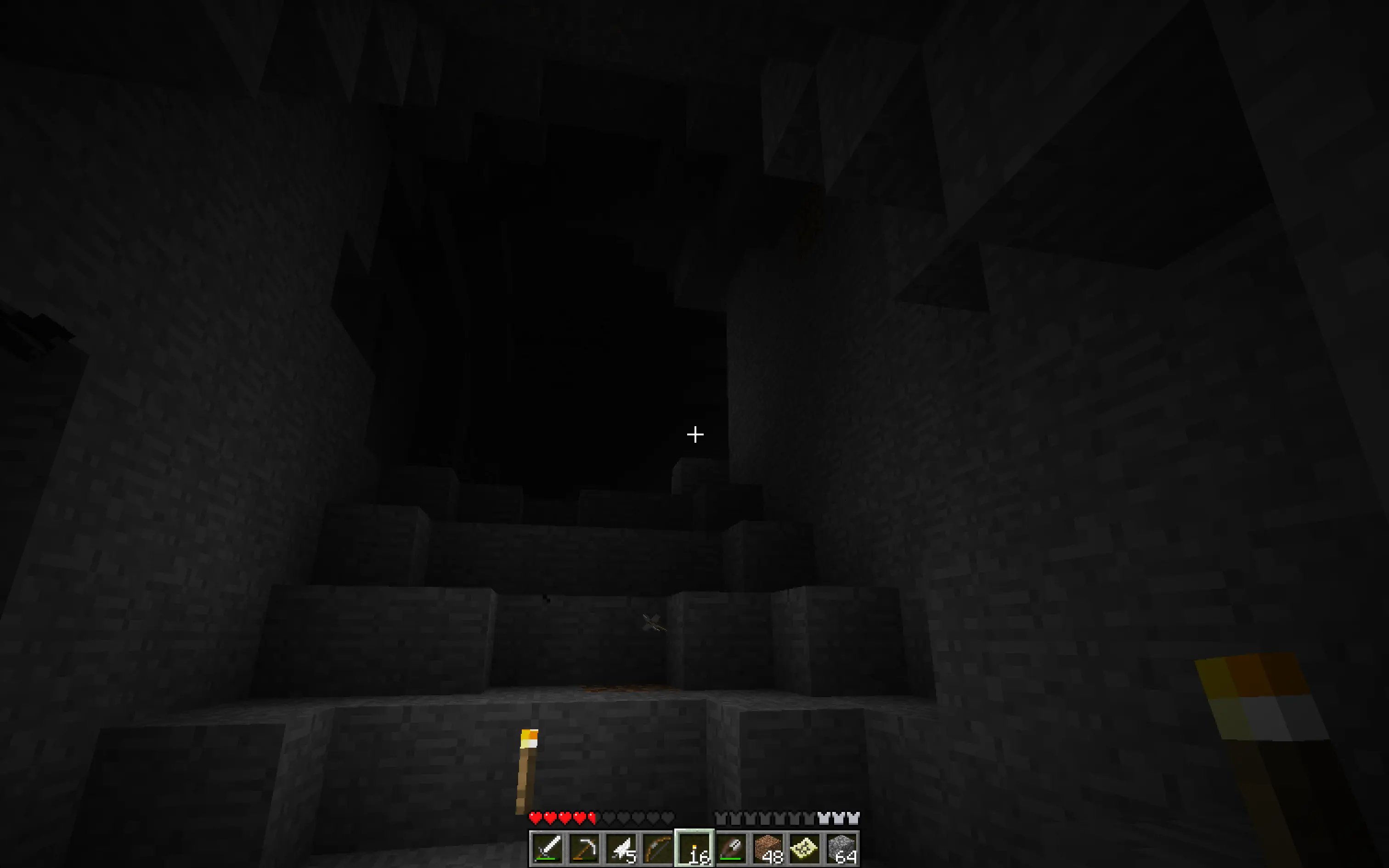Click the first red heart on the health bar
Screen dimensions: 1389x868
coord(535,817)
